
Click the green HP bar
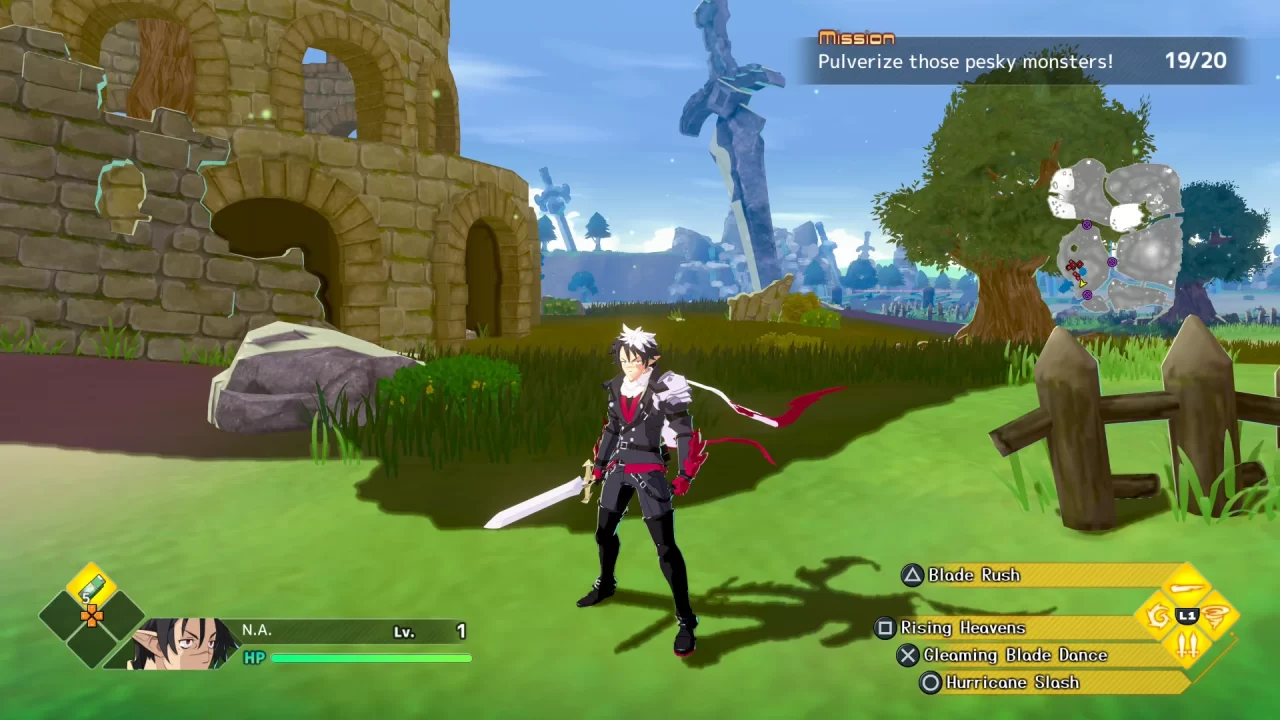tap(370, 658)
